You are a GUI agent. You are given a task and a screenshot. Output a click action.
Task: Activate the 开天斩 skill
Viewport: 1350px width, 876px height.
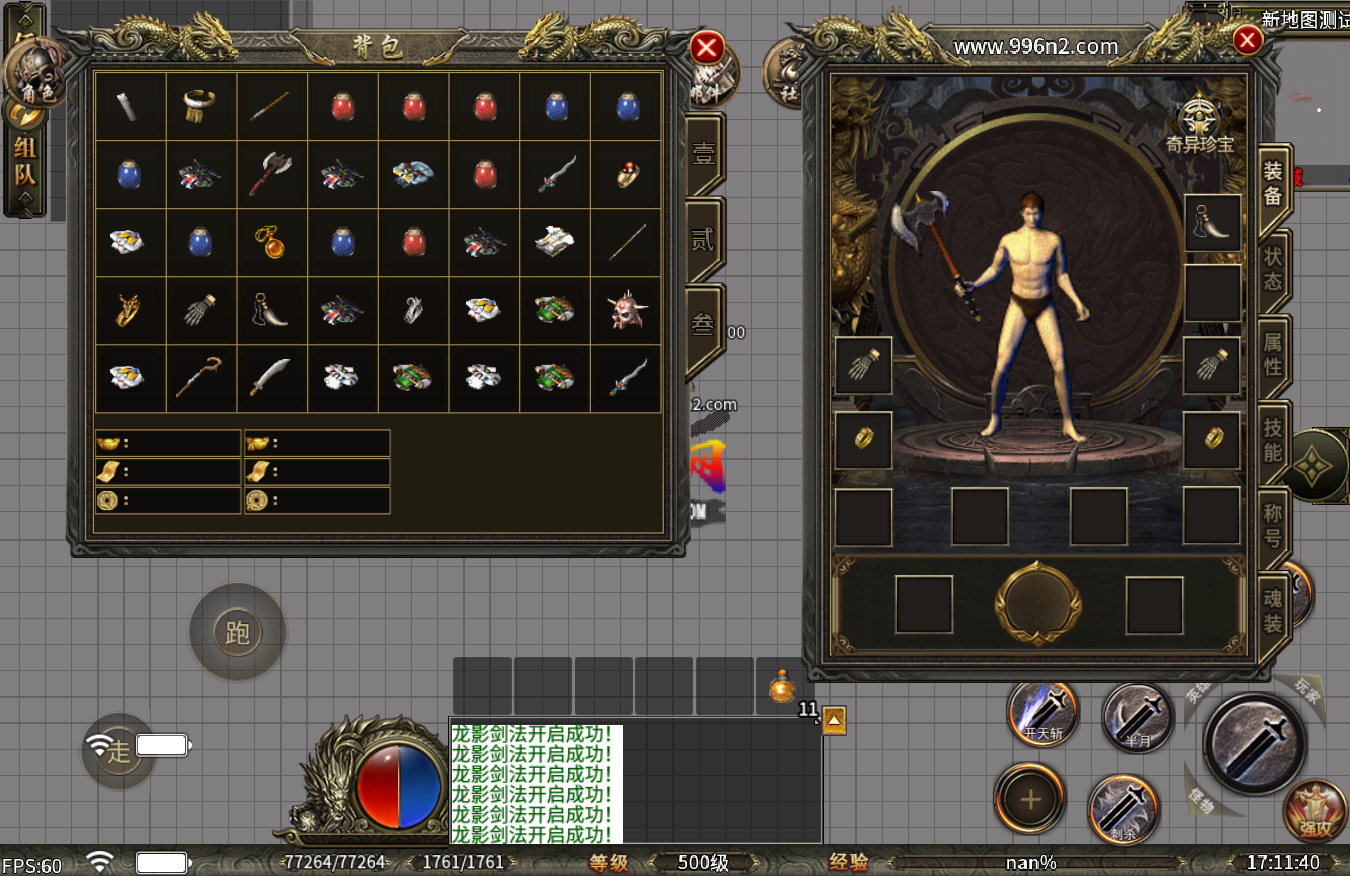click(x=1043, y=714)
